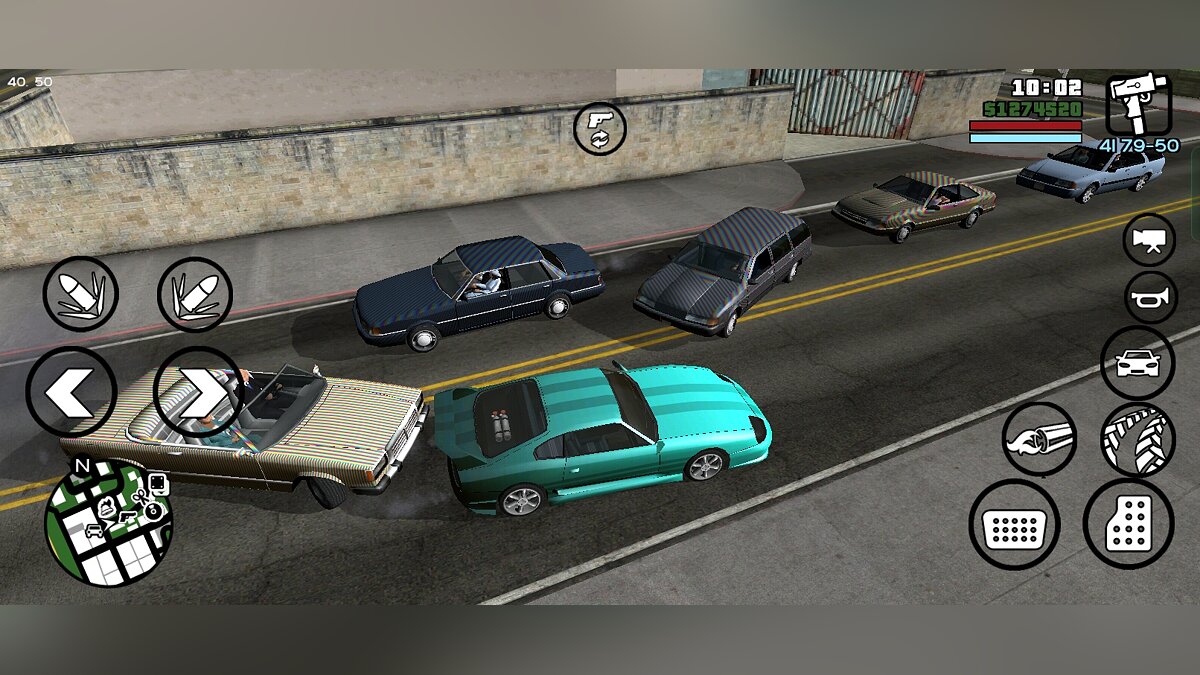Tap the weapon swap pistol icon
The width and height of the screenshot is (1200, 675).
[x=600, y=129]
